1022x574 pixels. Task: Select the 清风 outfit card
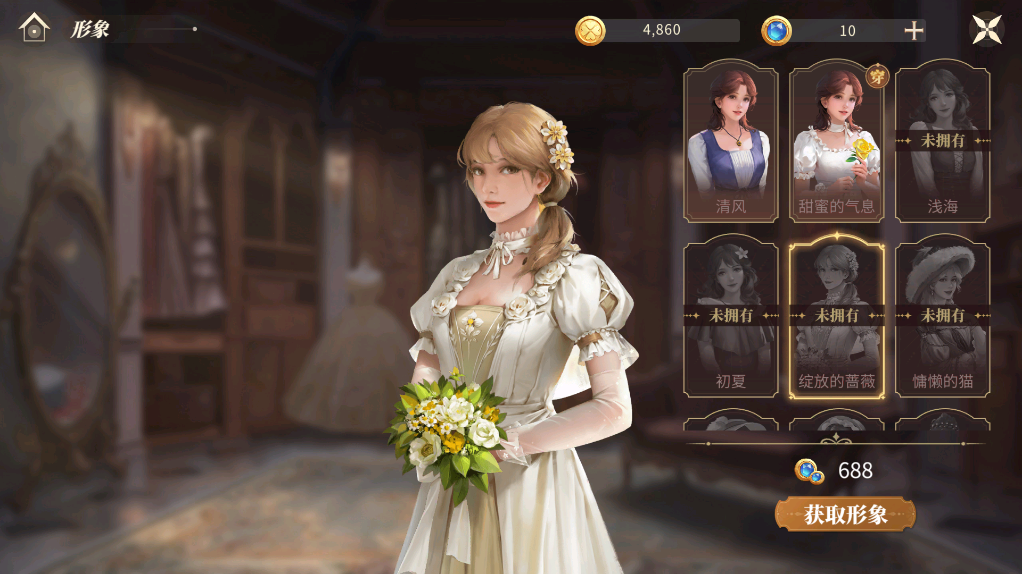(731, 142)
